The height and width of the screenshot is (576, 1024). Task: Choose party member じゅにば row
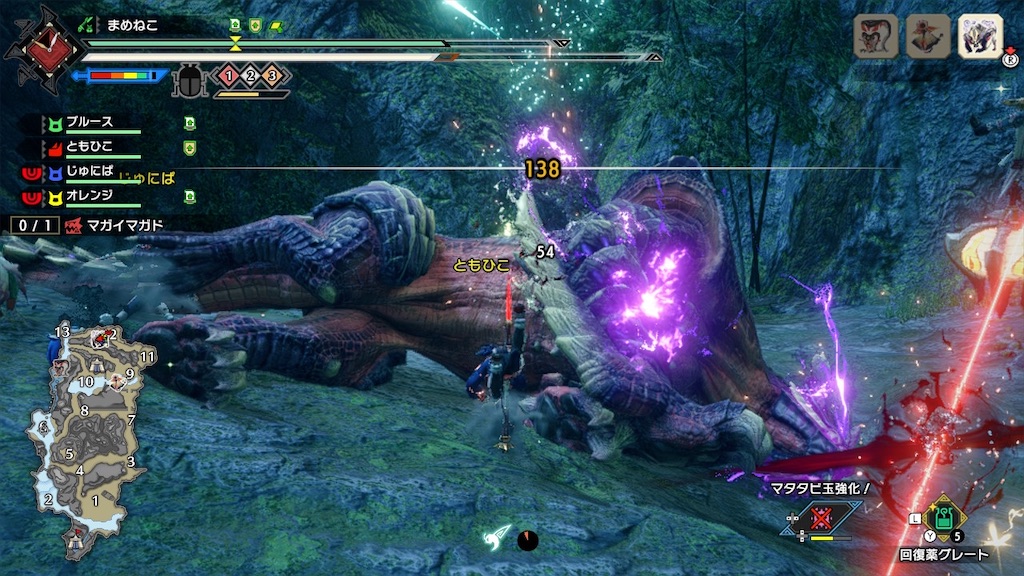tap(91, 172)
